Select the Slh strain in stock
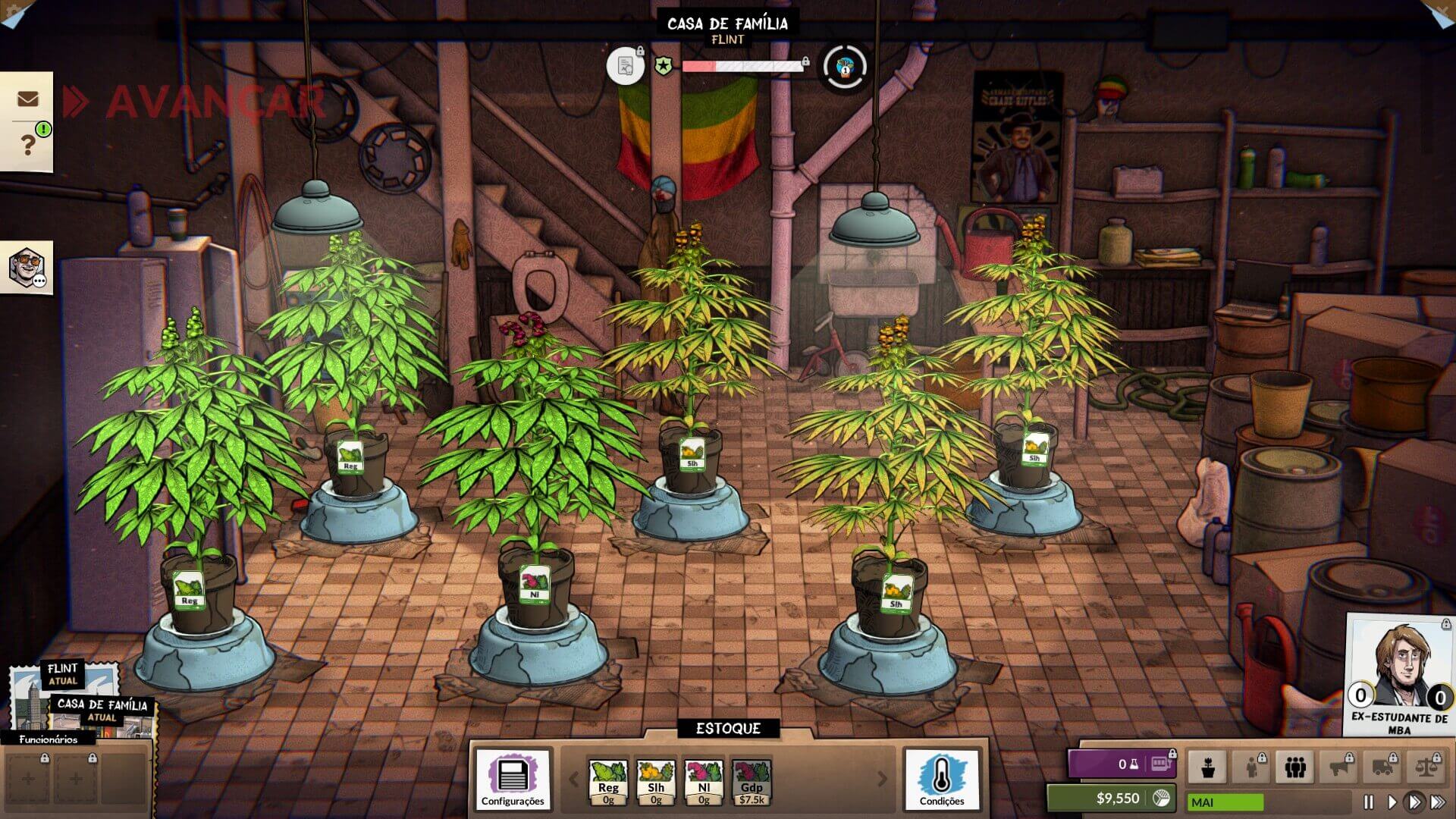Screen dimensions: 1456x819 coord(656,781)
